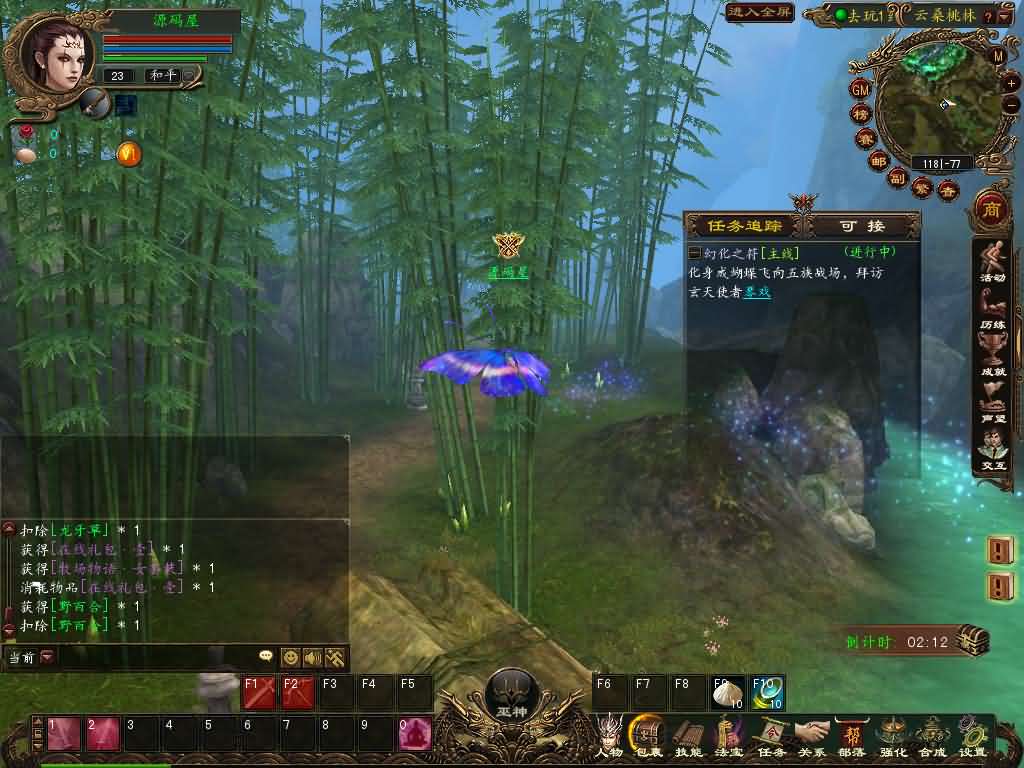This screenshot has height=768, width=1024.
Task: Switch to the 可接 available quests tab
Action: pos(862,226)
